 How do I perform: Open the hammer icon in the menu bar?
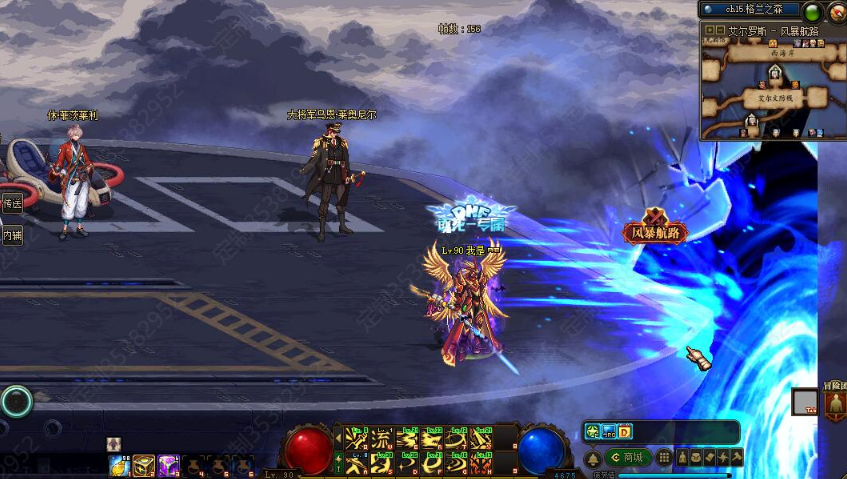point(736,457)
